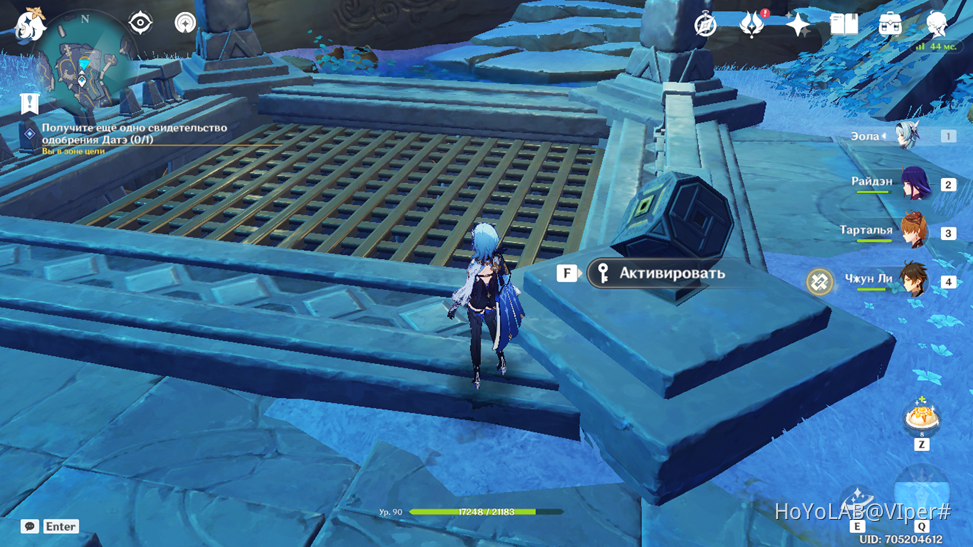Open the Paimon menu
Screen dimensions: 973x547
[30, 25]
